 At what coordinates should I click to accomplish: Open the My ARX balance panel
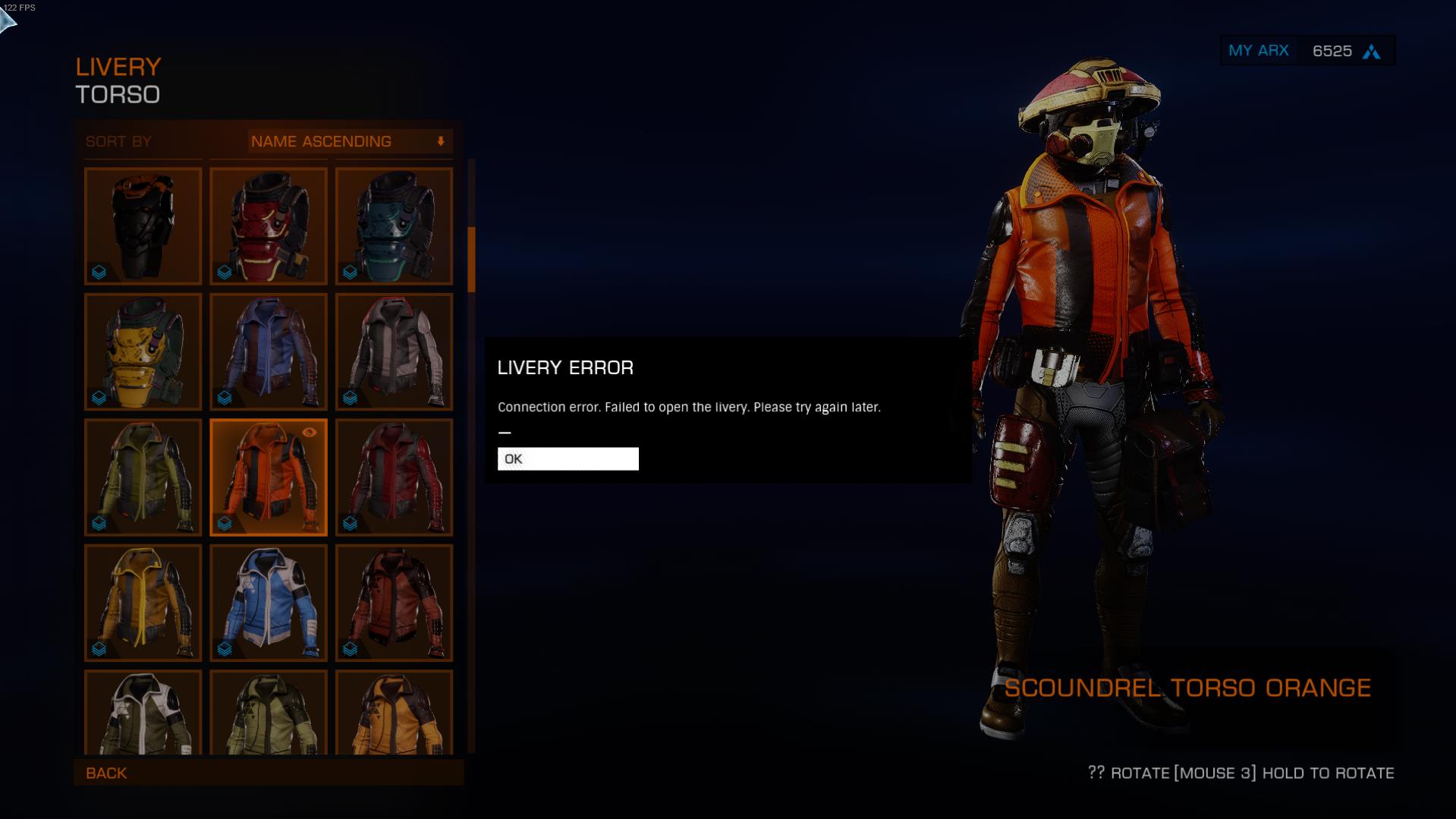click(x=1307, y=51)
